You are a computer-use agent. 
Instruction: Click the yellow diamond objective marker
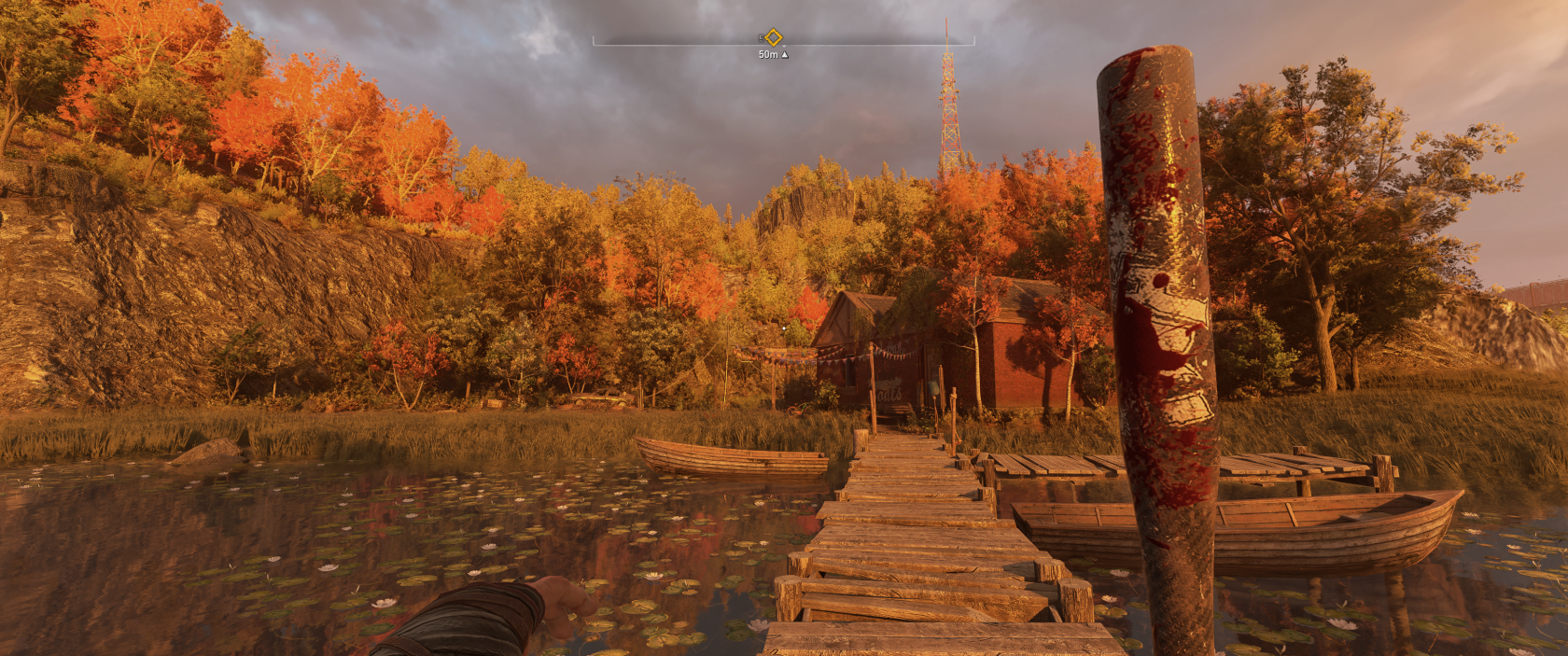pyautogui.click(x=773, y=37)
